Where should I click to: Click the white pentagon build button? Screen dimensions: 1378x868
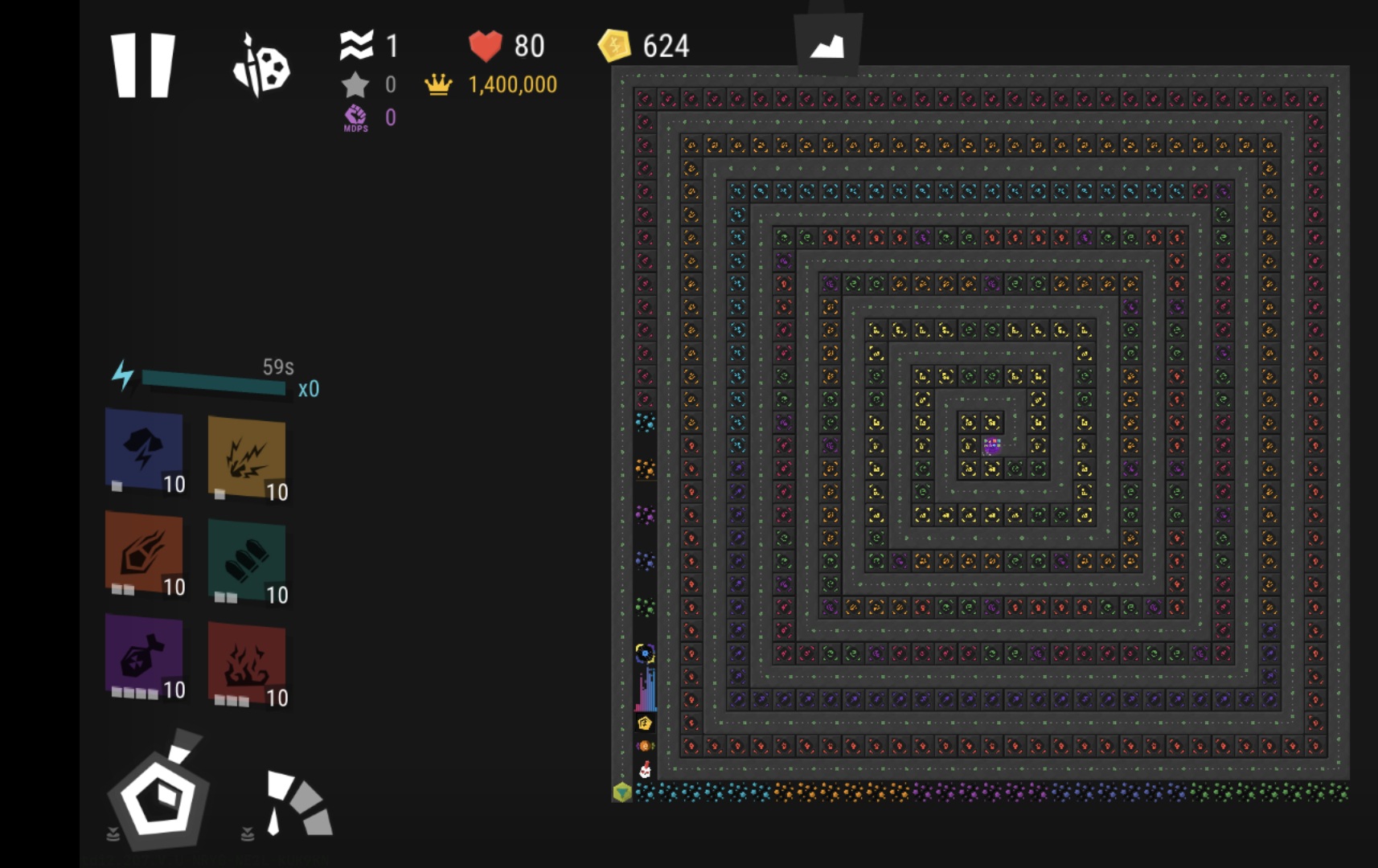[159, 796]
